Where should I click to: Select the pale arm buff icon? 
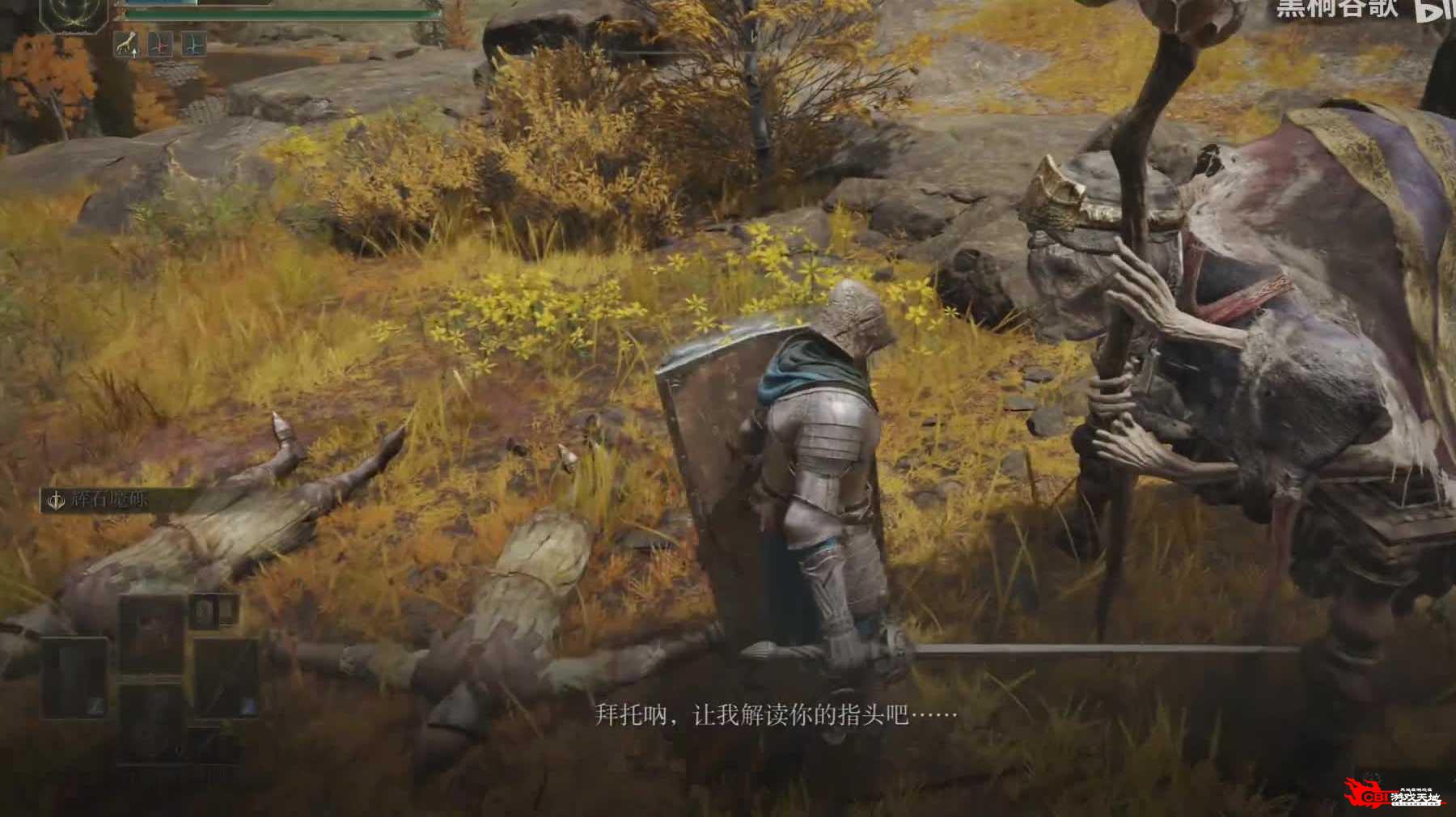pos(127,44)
